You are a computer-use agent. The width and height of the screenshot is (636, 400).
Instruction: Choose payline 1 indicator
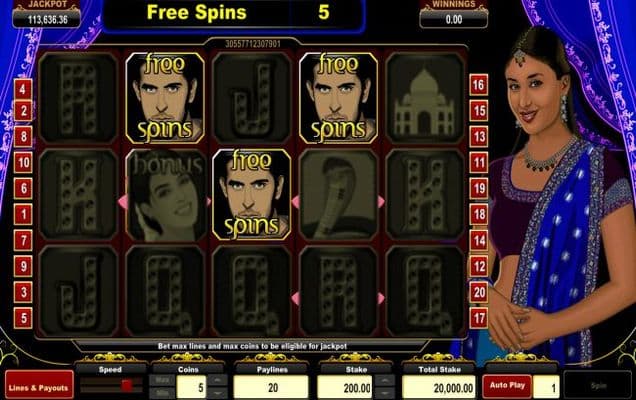tap(22, 214)
